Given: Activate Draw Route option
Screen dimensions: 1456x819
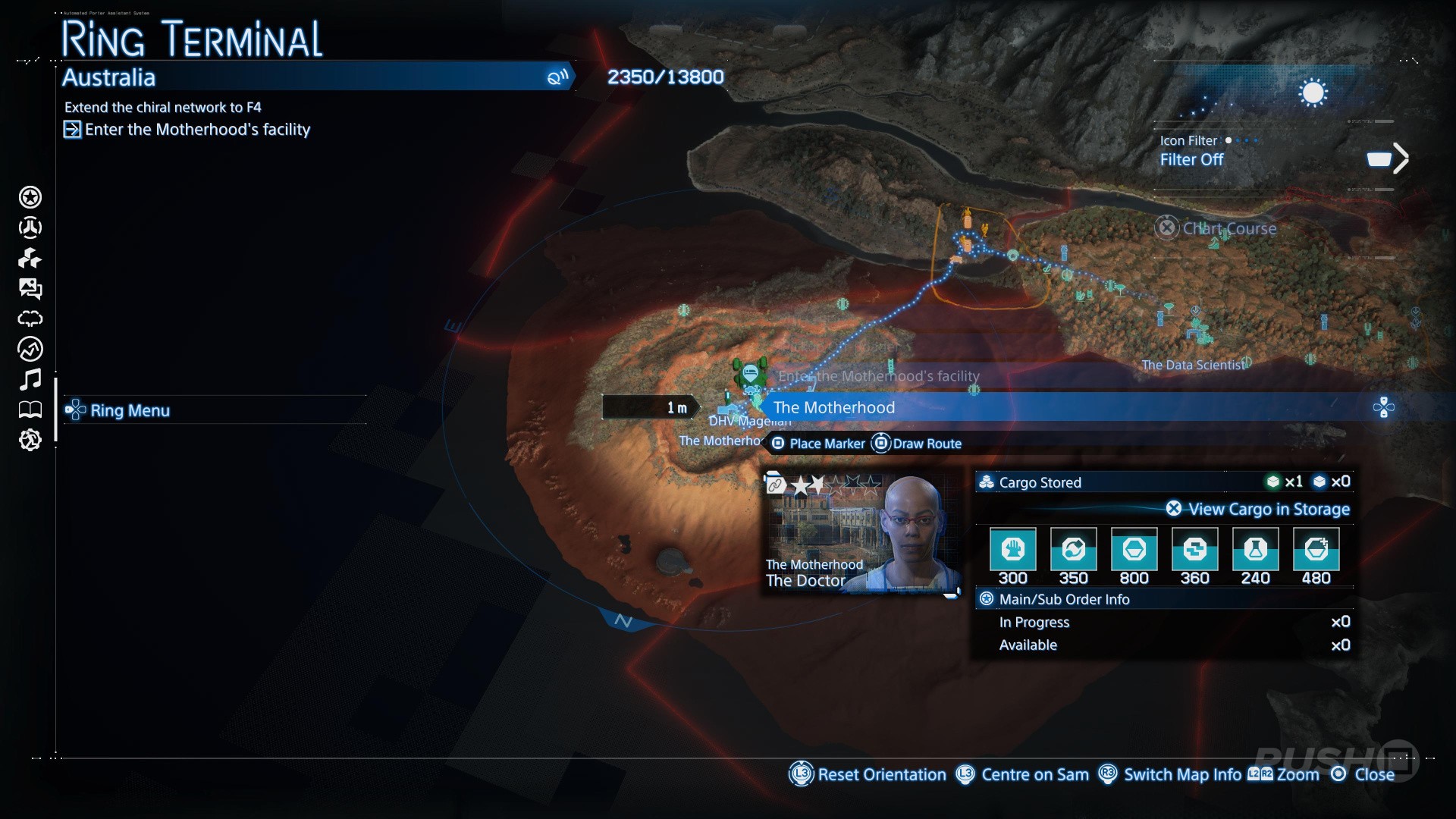Looking at the screenshot, I should coord(917,444).
